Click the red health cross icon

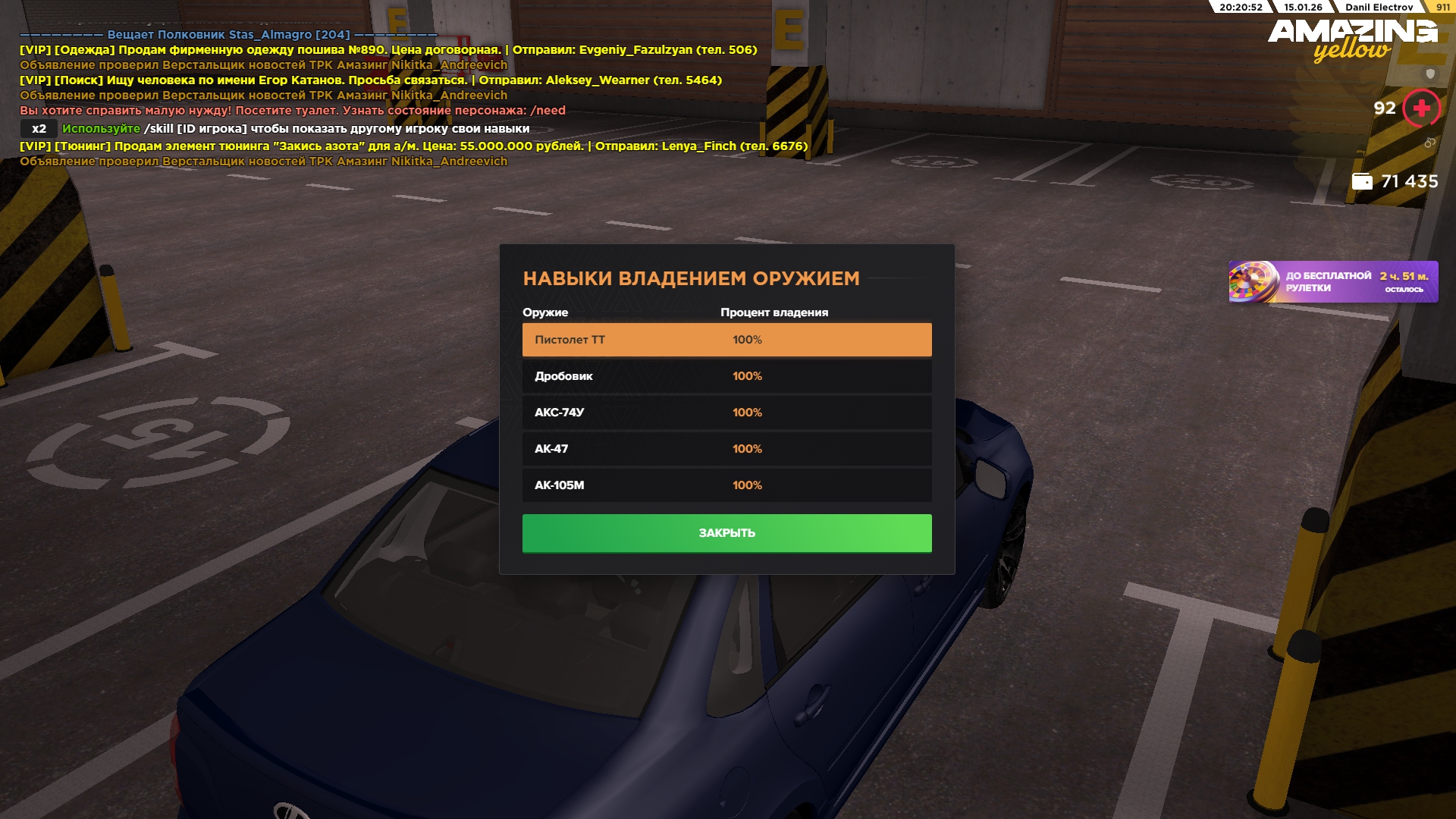click(1421, 108)
